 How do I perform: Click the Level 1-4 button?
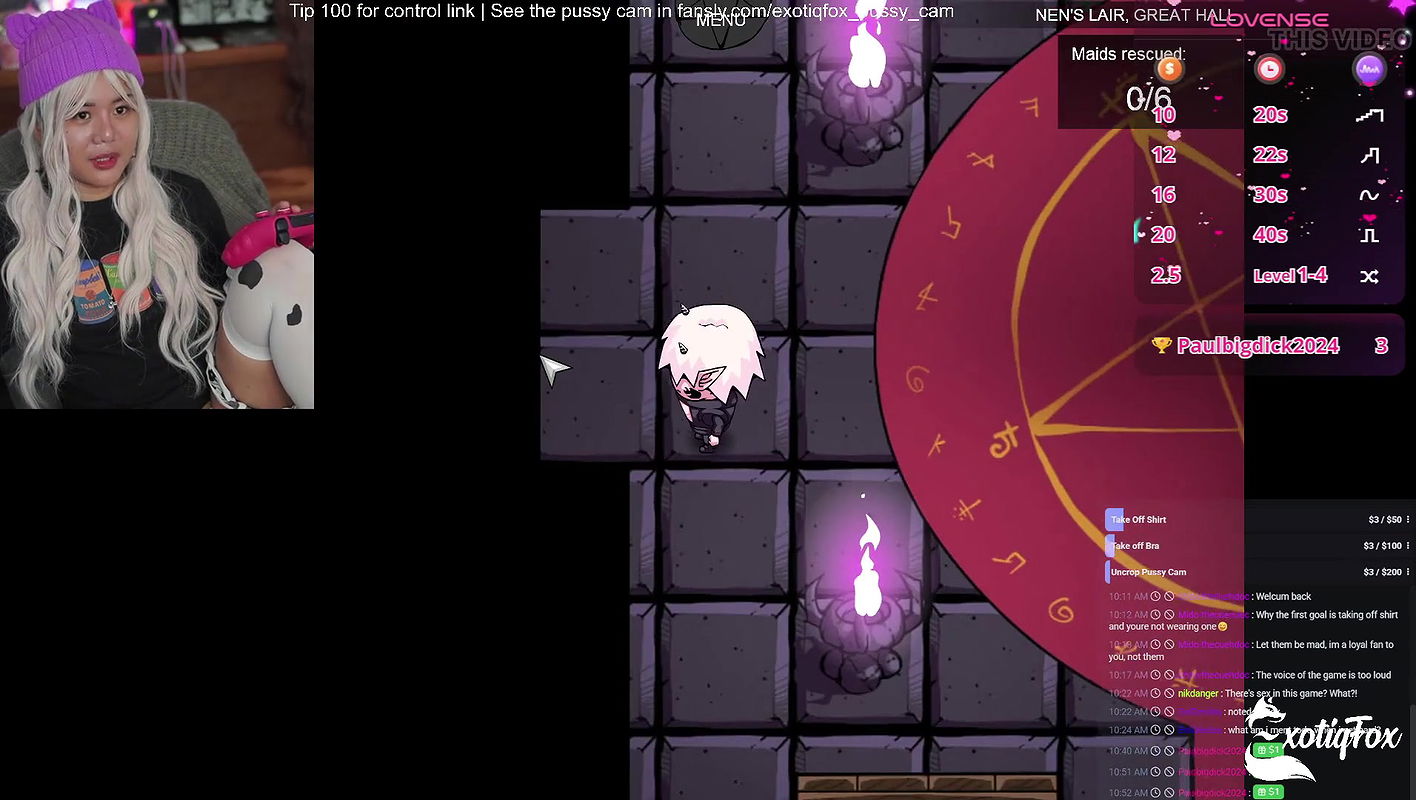click(x=1289, y=275)
